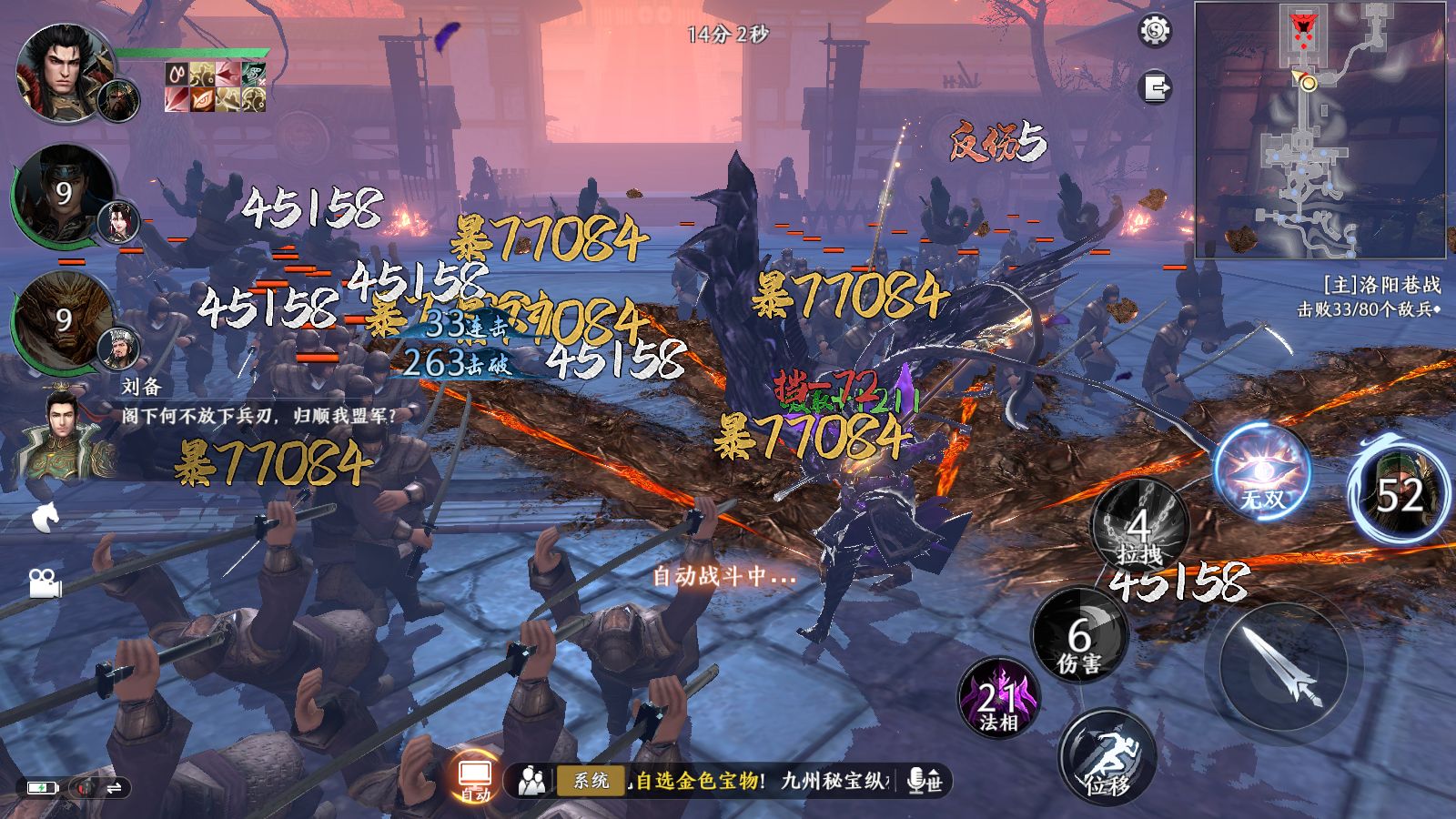Switch to the masked warrior teammate portrait
Screen dimensions: 1456x819
point(62,194)
